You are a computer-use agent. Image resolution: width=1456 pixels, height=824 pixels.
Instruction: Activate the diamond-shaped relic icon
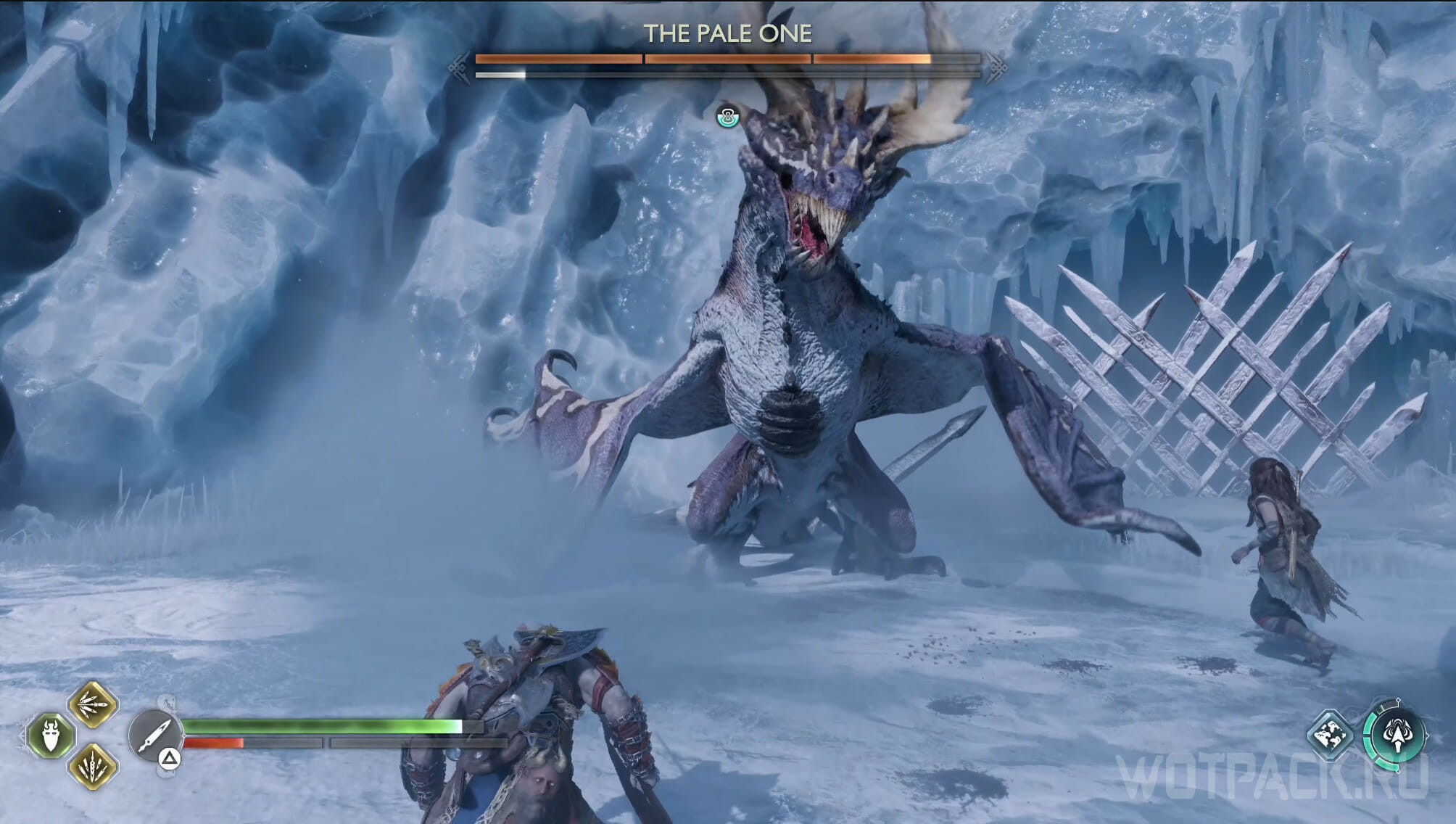[1331, 736]
